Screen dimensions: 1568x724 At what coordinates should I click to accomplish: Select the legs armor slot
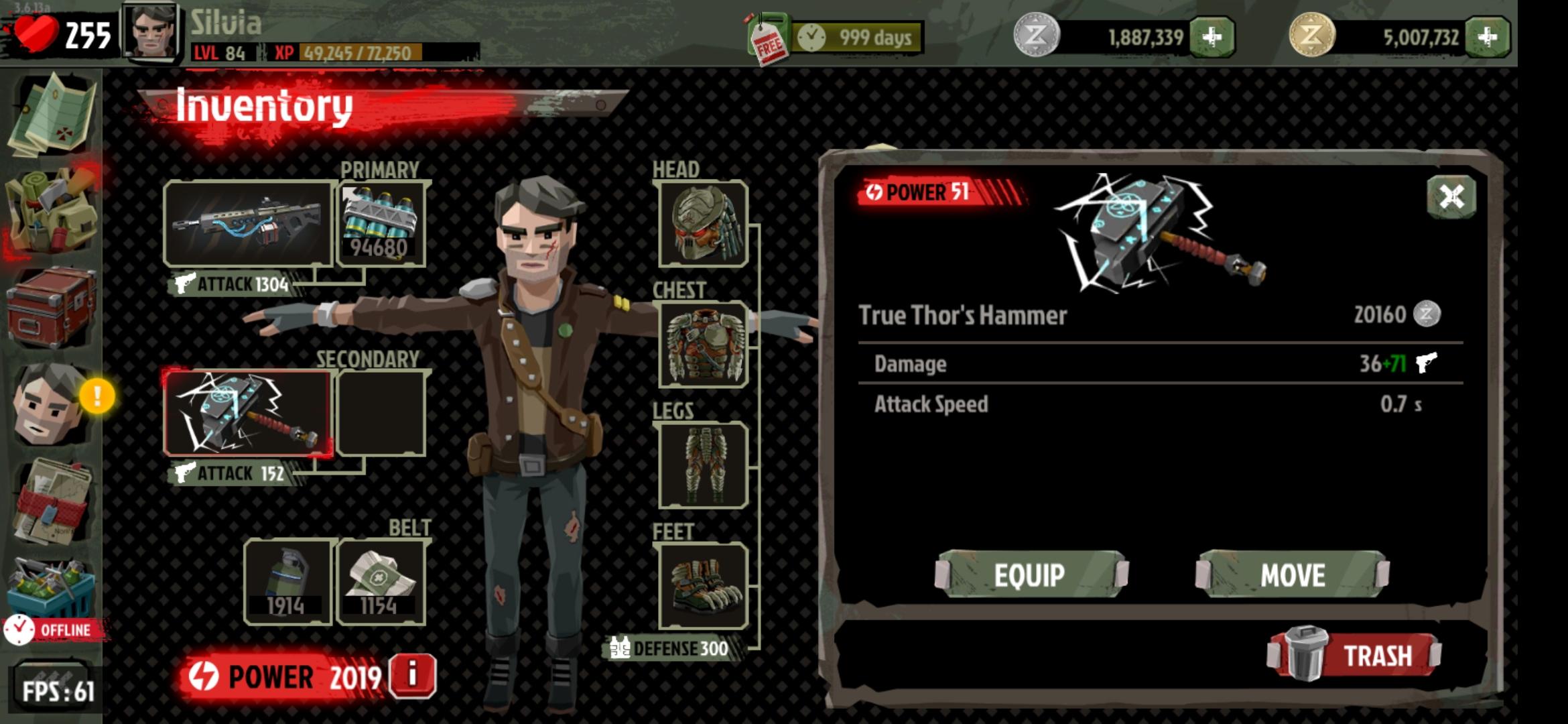pos(703,465)
